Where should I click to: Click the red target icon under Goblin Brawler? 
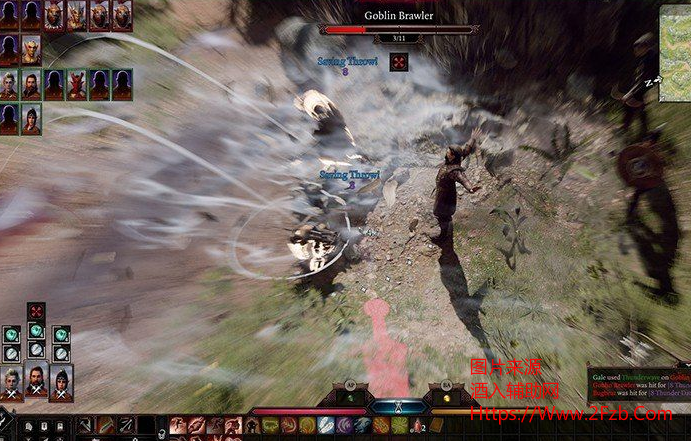(x=399, y=62)
